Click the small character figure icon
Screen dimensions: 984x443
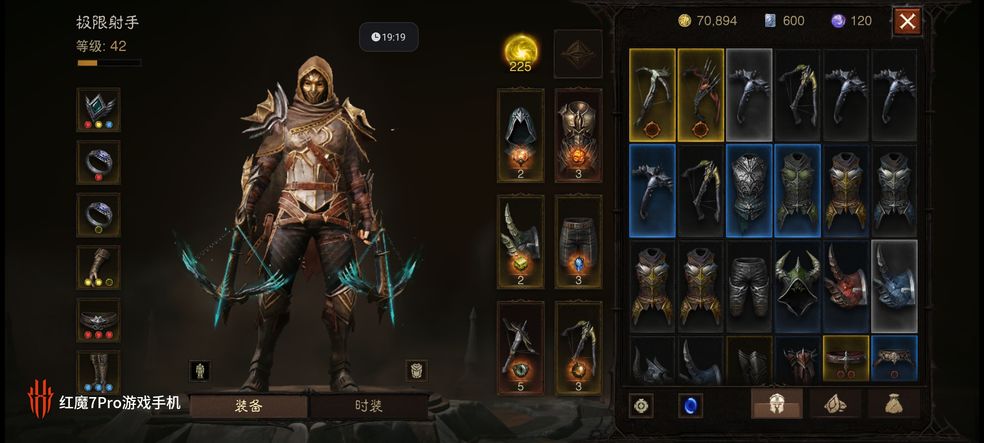pyautogui.click(x=203, y=370)
